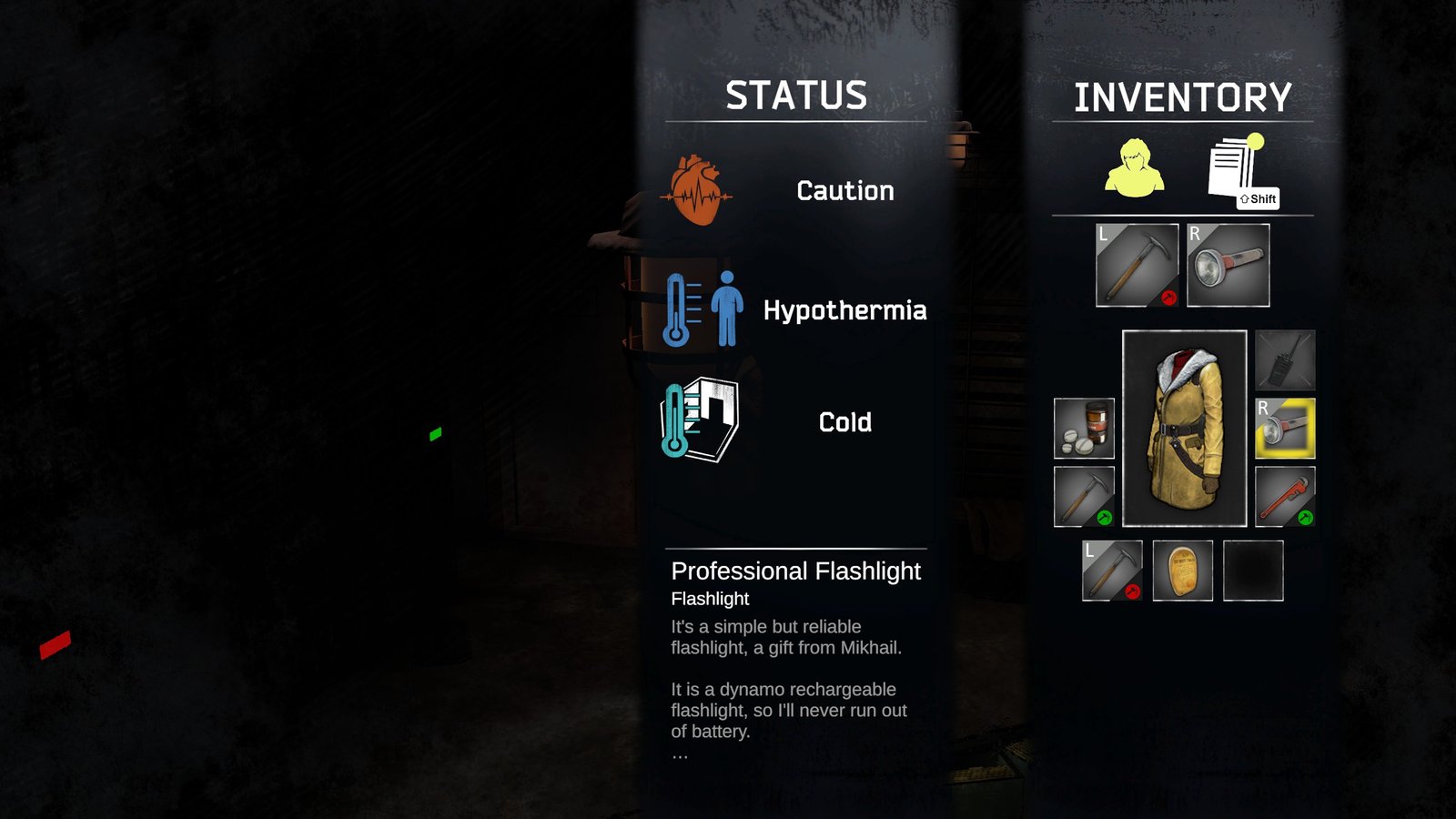
Task: Select the yellow tag item slot
Action: coord(1183,571)
